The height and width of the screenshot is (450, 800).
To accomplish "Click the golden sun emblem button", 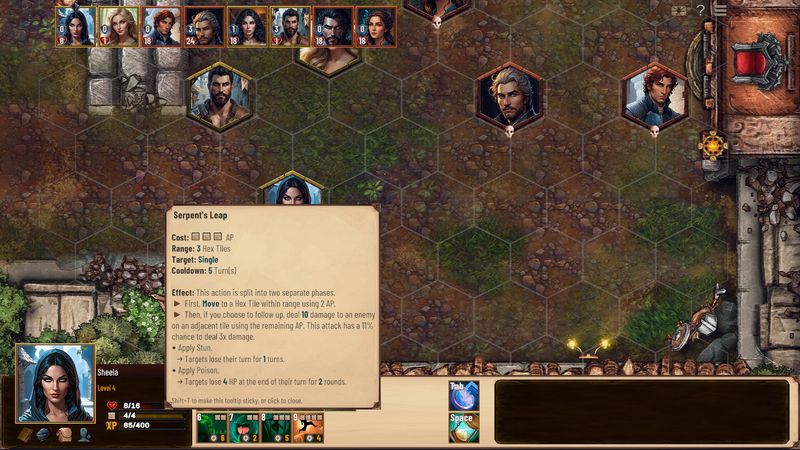I will (713, 144).
